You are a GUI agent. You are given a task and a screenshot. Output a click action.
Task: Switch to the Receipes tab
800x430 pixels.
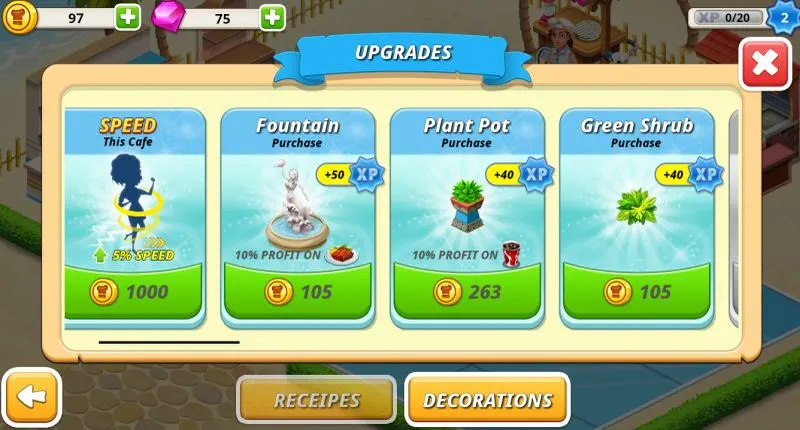tap(316, 400)
